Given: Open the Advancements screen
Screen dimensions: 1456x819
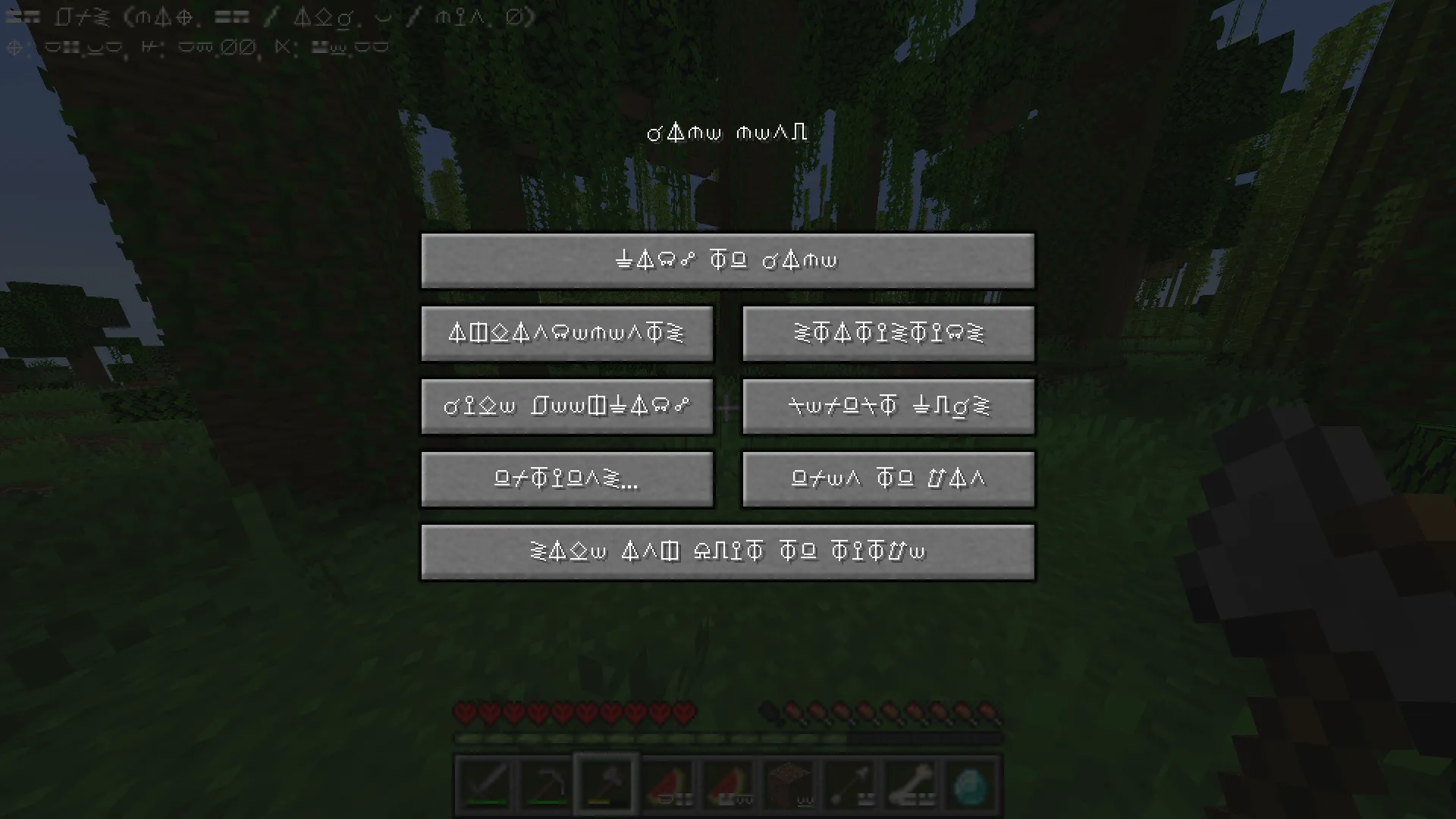Looking at the screenshot, I should pyautogui.click(x=567, y=334).
